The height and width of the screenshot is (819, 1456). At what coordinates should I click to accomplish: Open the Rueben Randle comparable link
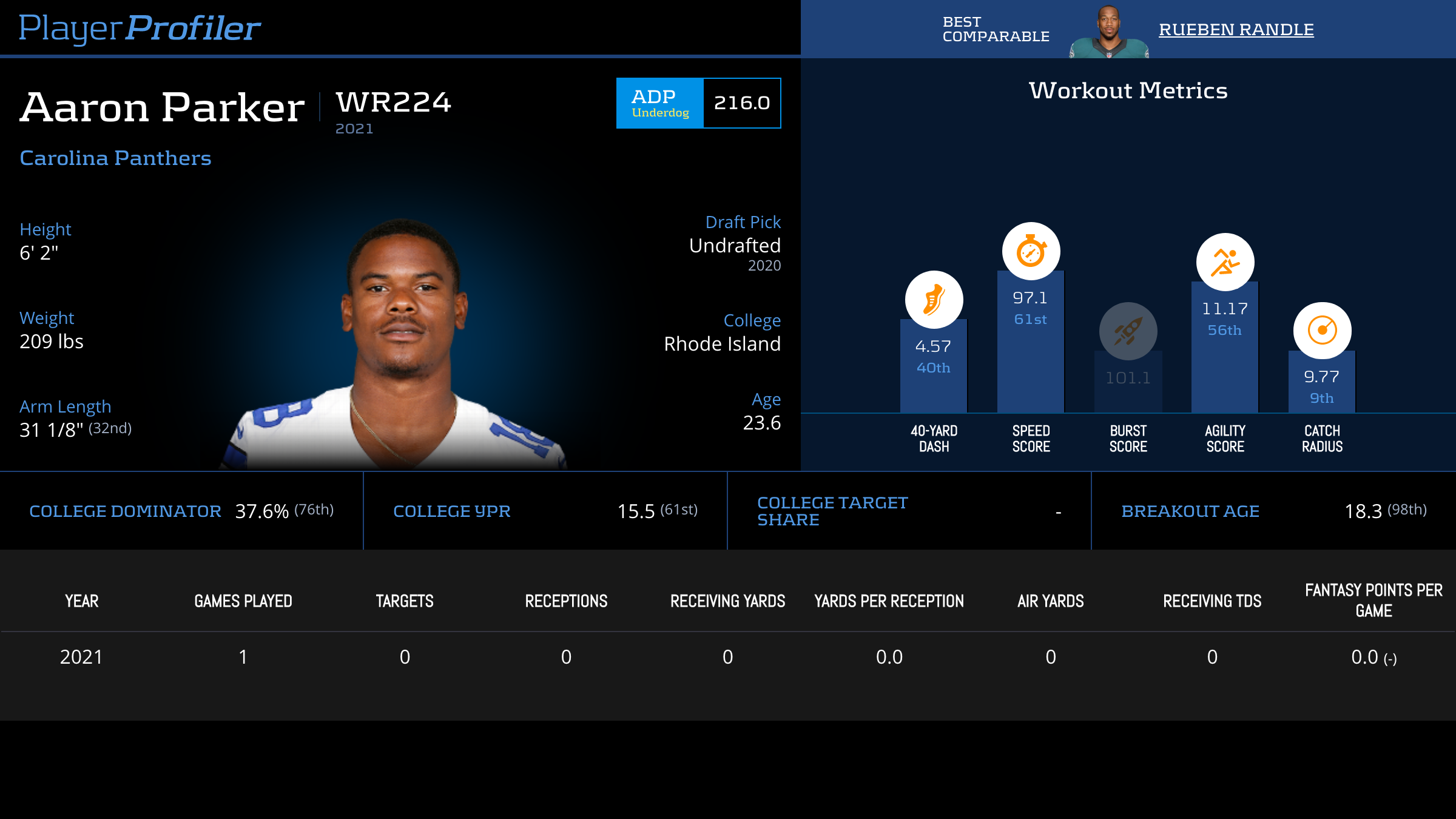pos(1236,29)
